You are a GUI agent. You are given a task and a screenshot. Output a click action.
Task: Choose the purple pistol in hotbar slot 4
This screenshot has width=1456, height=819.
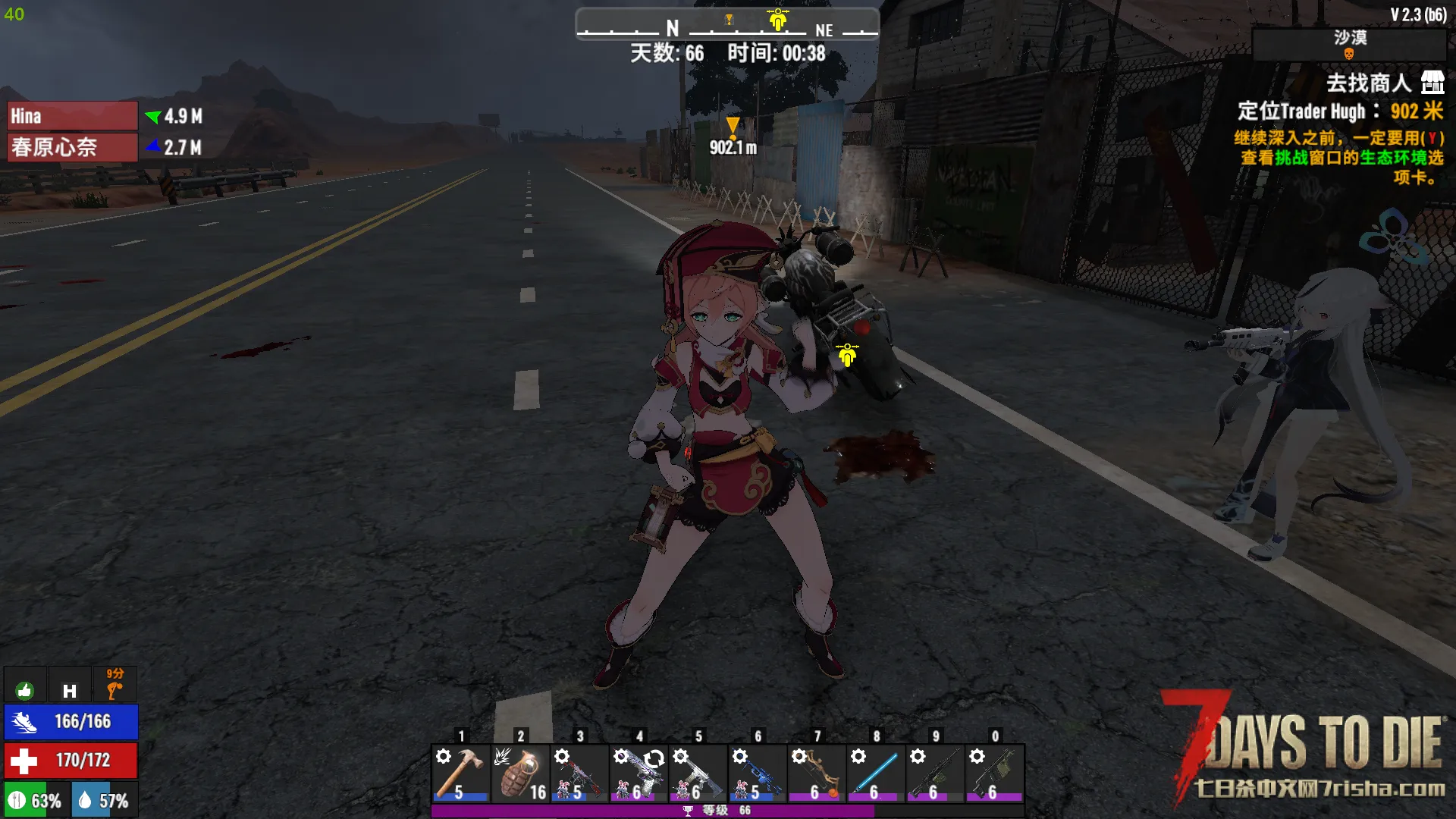point(639,773)
